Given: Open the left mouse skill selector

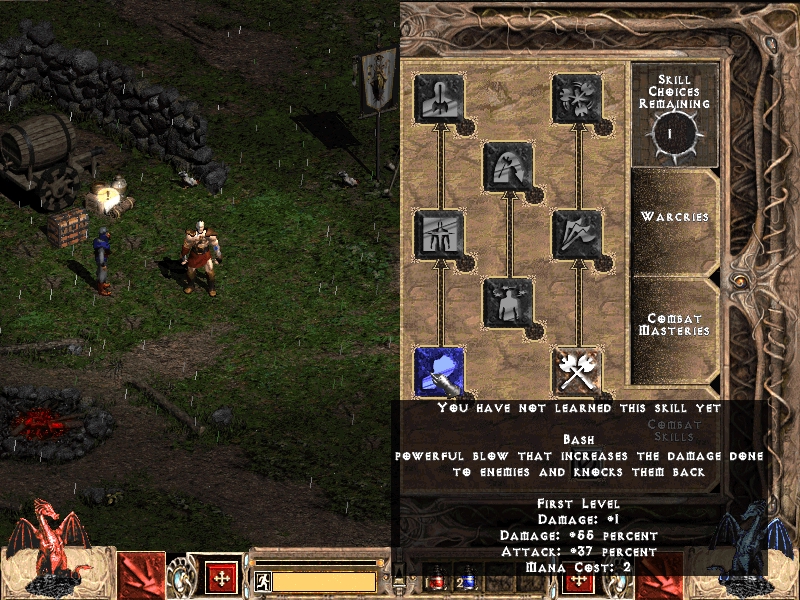Looking at the screenshot, I should coord(141,576).
